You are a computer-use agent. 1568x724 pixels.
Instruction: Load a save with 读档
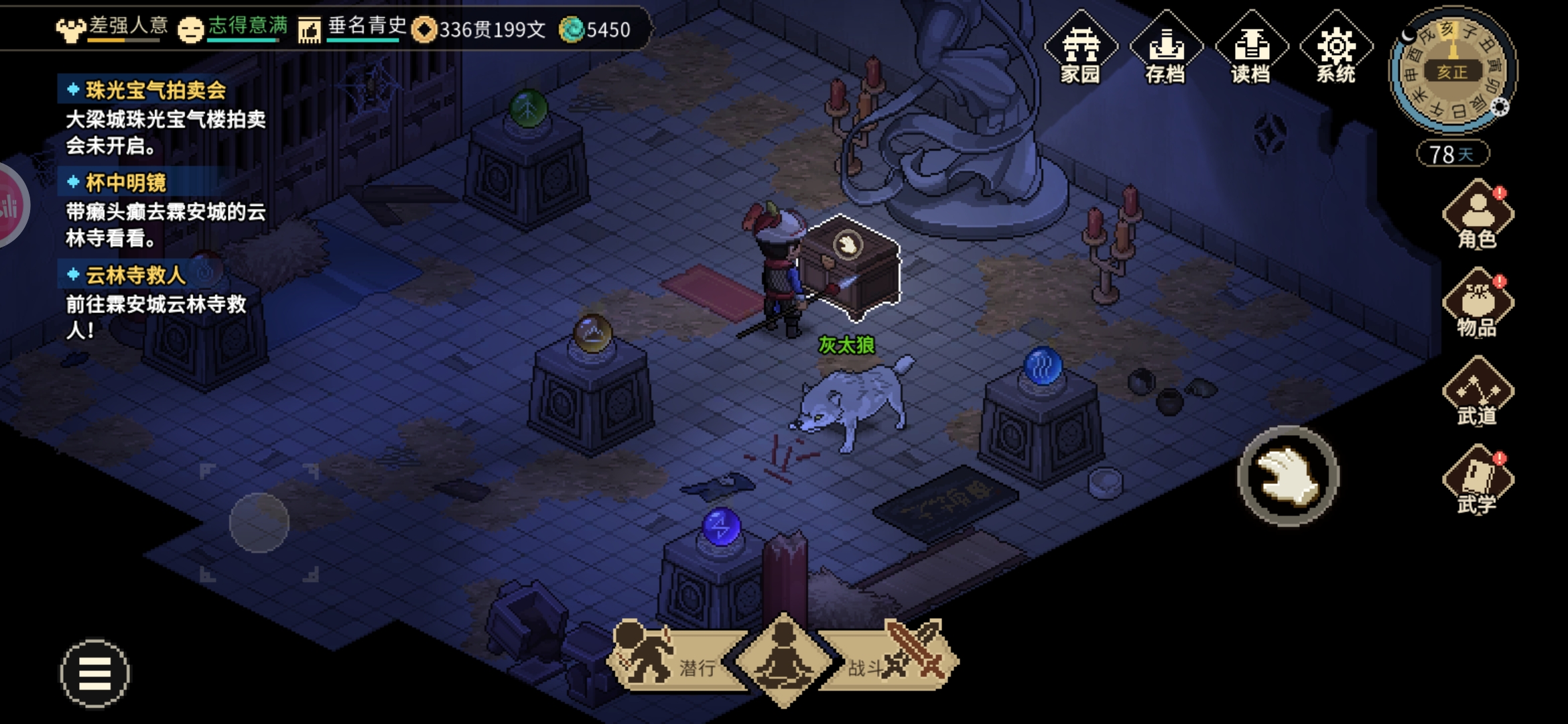point(1250,48)
